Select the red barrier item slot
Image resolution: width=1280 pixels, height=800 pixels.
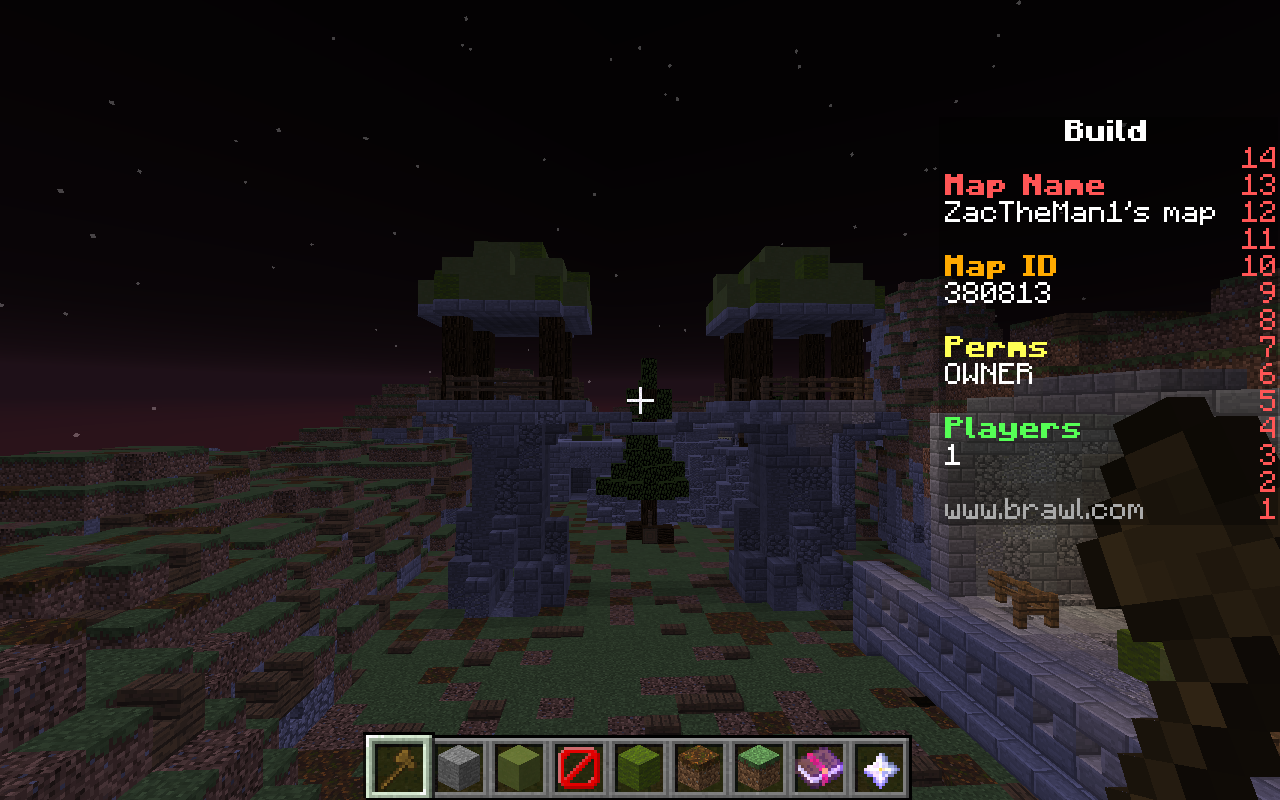[579, 768]
